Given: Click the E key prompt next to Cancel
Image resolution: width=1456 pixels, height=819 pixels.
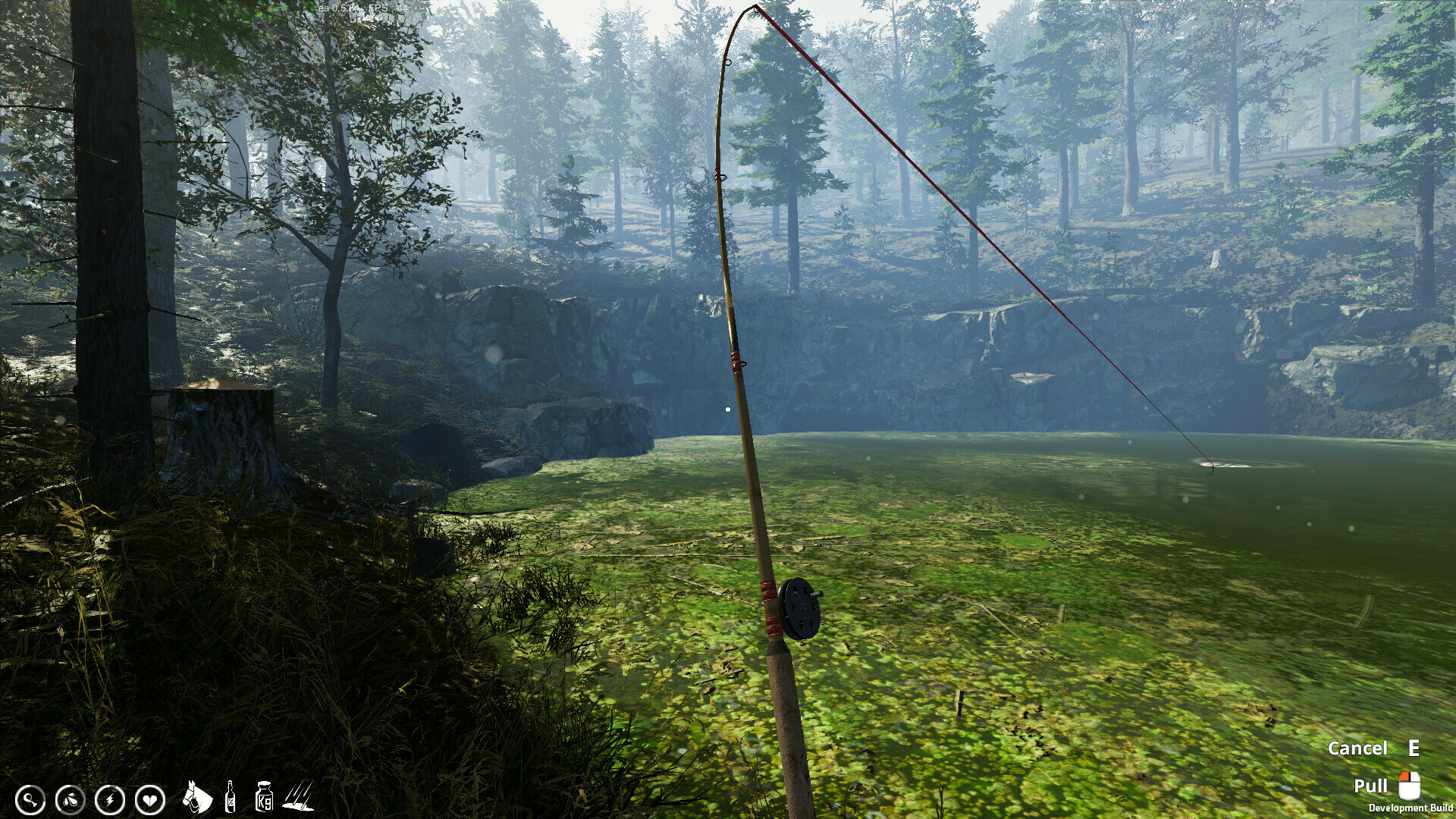Looking at the screenshot, I should (x=1414, y=748).
